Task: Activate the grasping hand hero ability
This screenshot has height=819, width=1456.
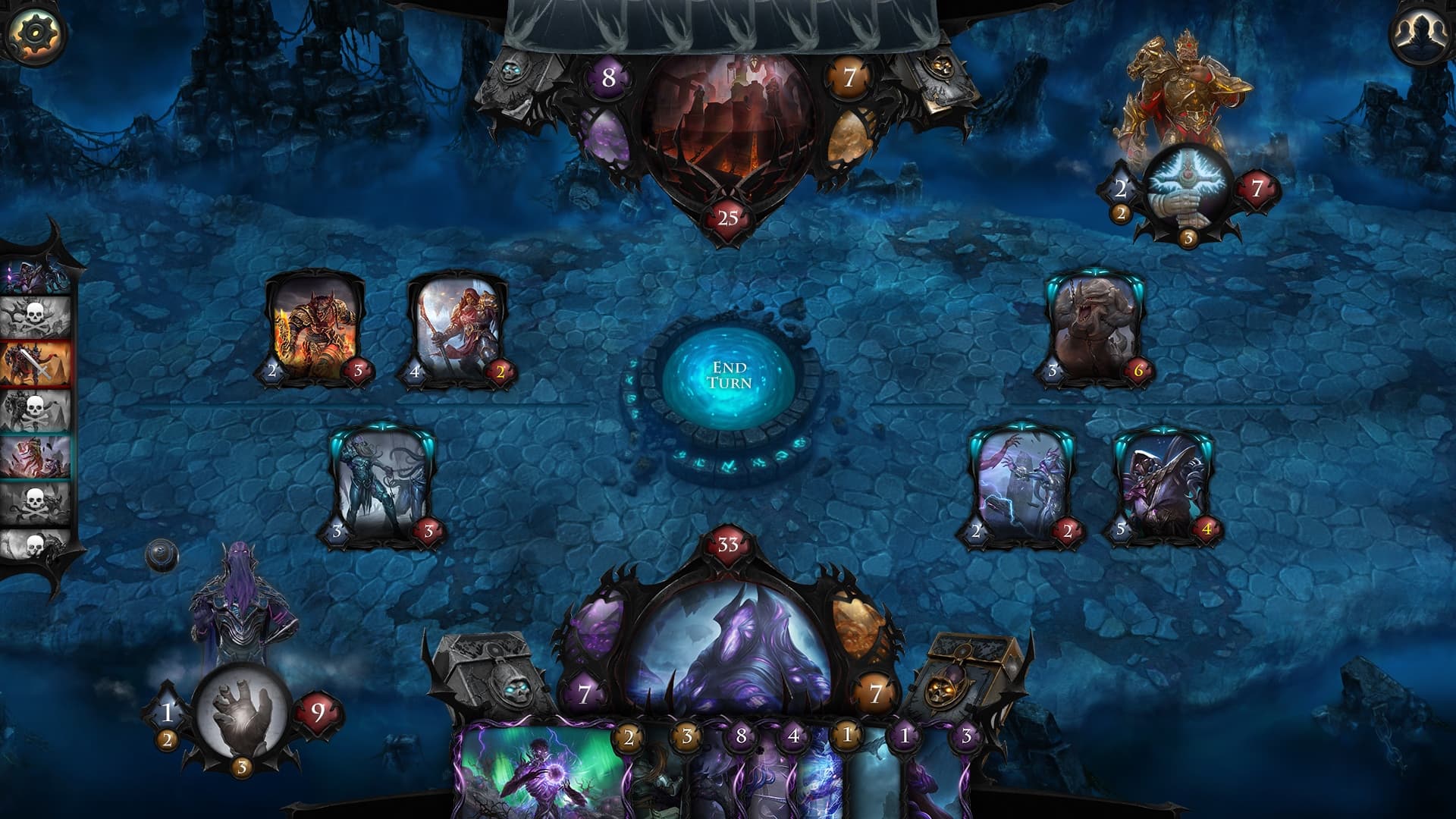Action: coord(242,711)
